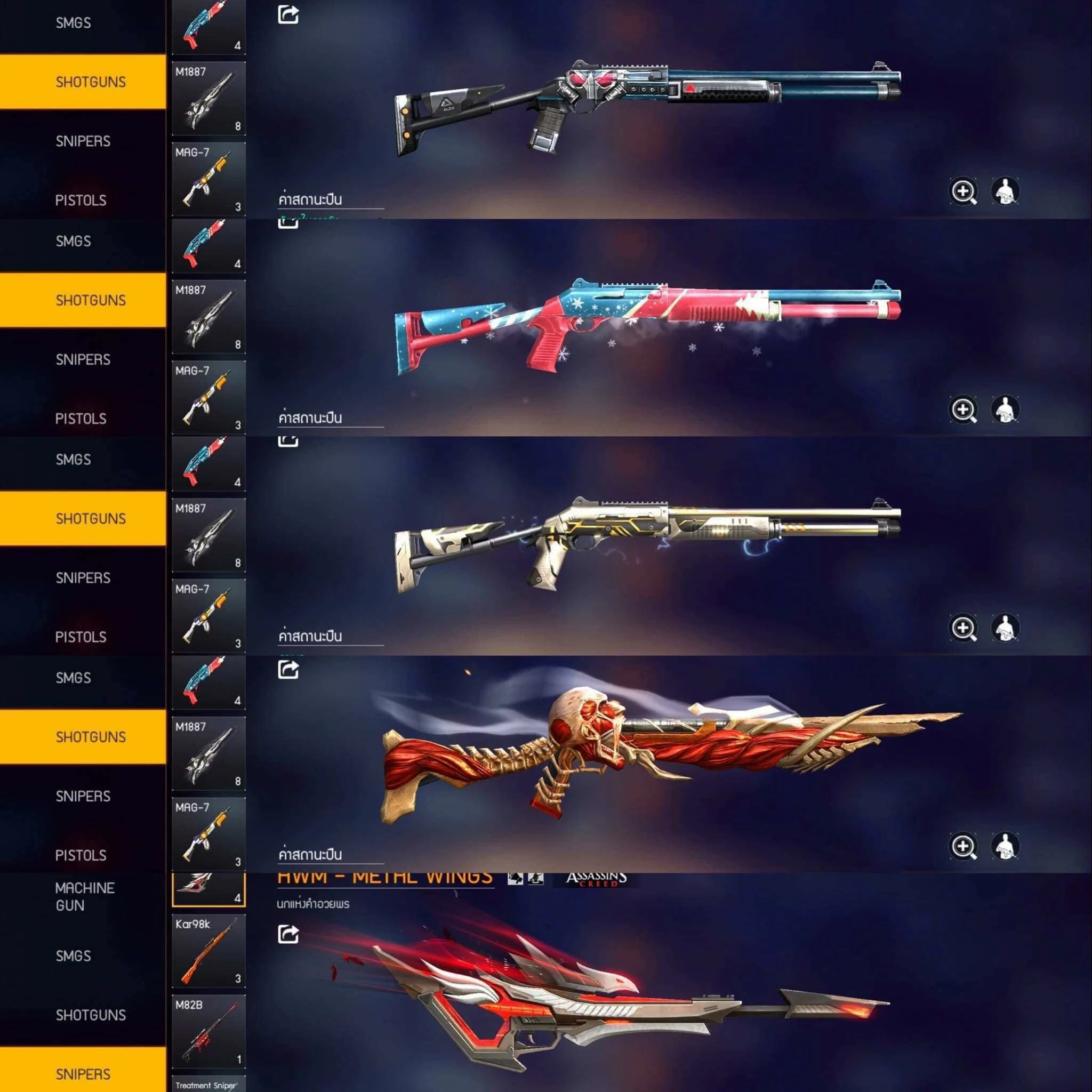Preview the white and gold shotgun on character
This screenshot has height=1092, width=1092.
pos(1005,628)
